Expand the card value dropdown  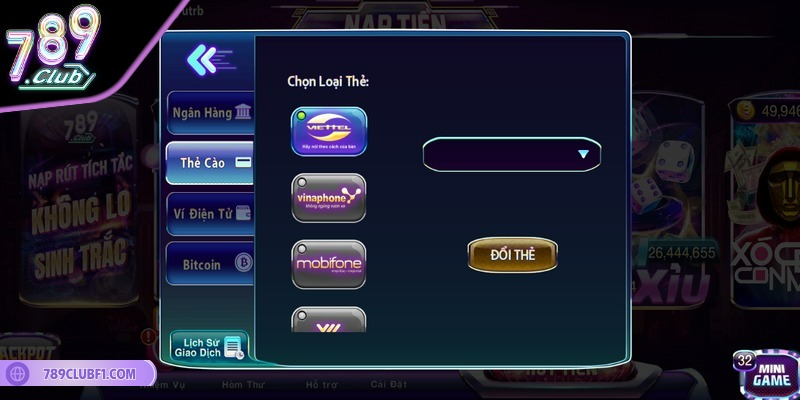(512, 155)
